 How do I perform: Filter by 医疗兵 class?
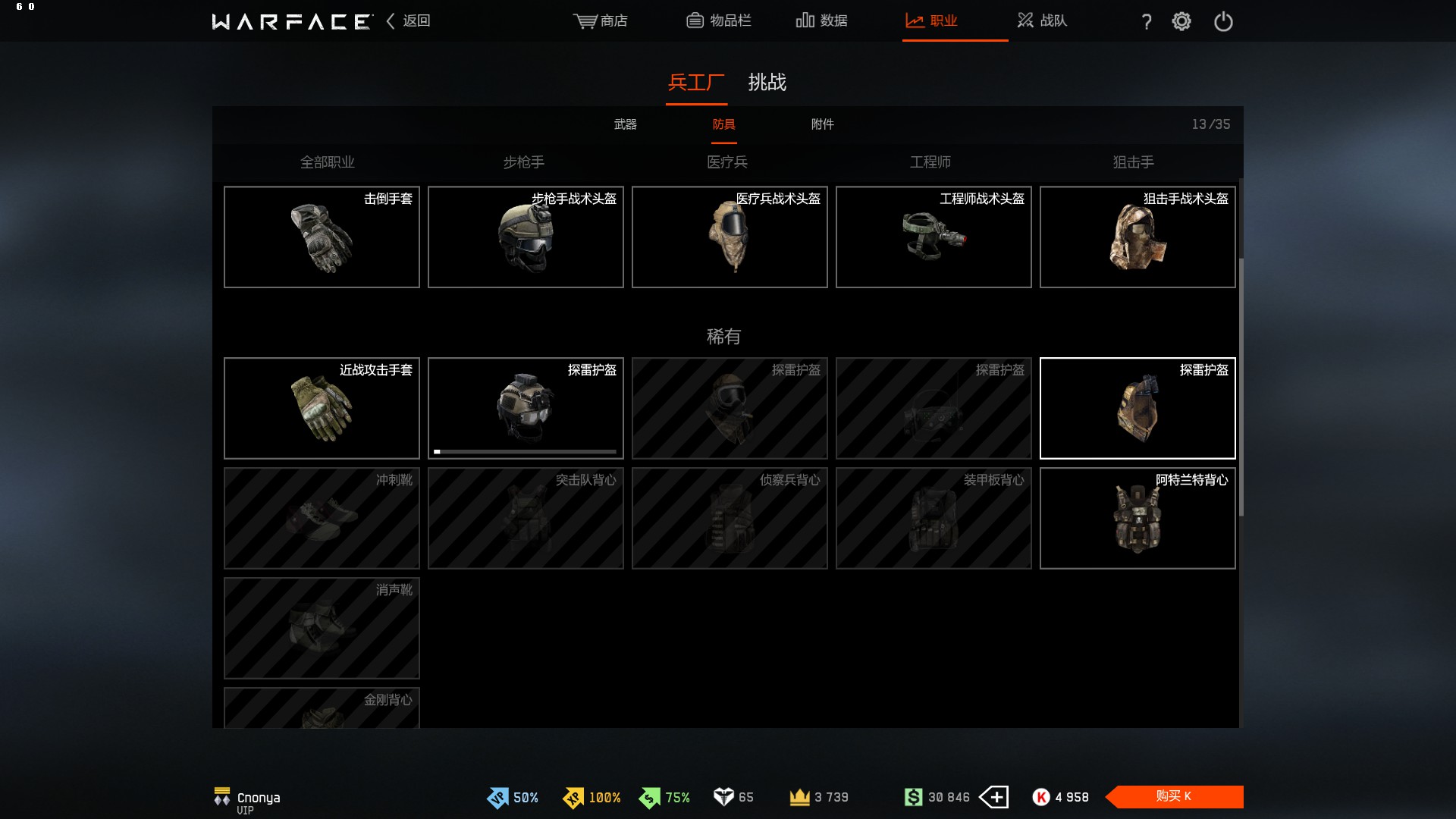tap(727, 162)
